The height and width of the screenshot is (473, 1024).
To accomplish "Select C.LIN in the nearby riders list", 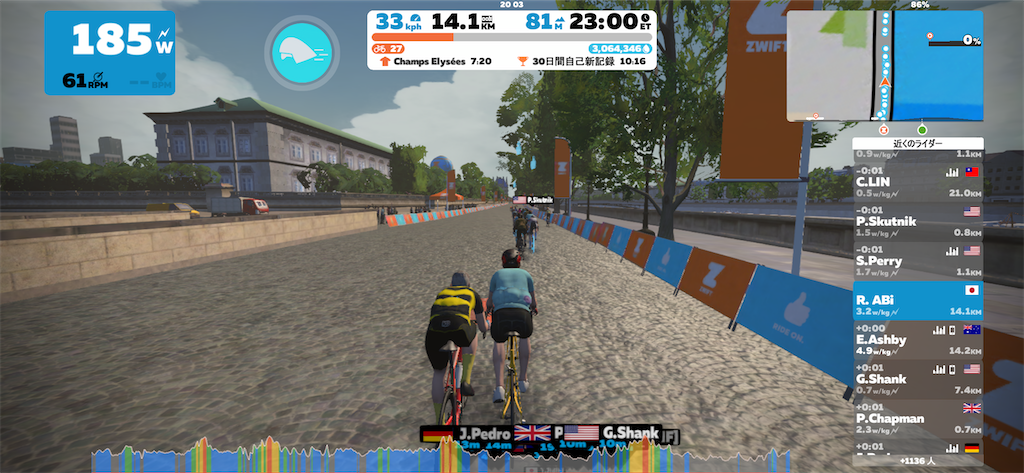I will [917, 181].
